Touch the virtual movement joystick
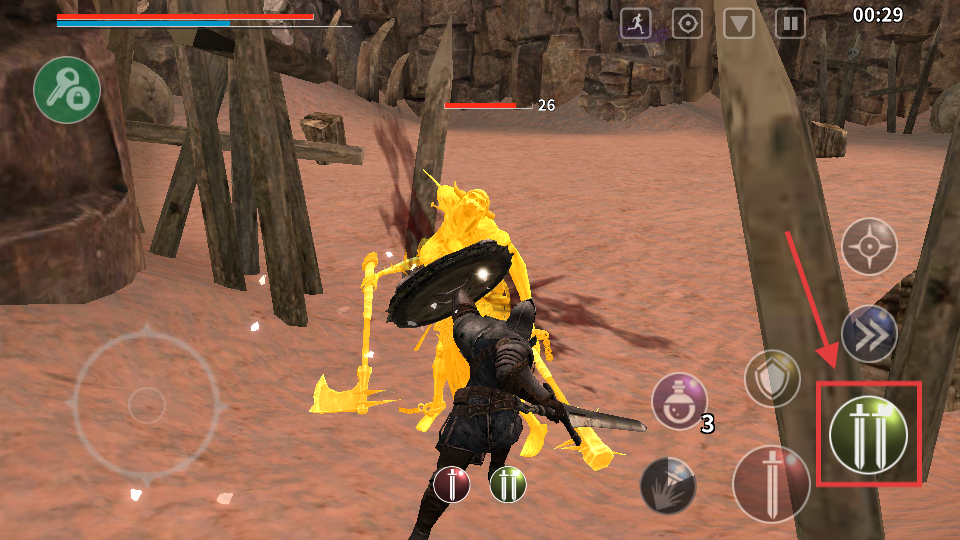Viewport: 960px width, 540px height. pos(147,404)
